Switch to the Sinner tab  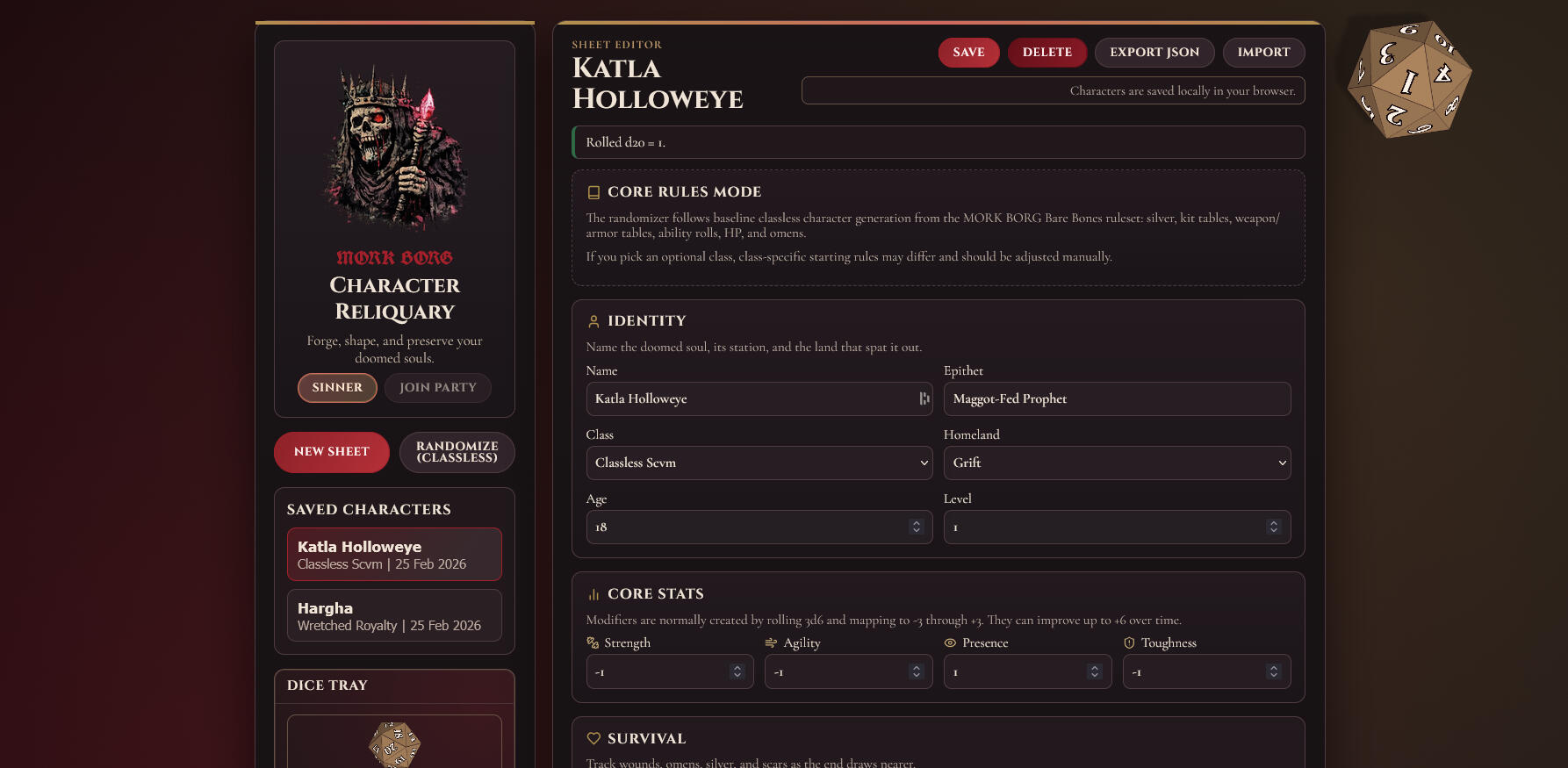tap(337, 387)
